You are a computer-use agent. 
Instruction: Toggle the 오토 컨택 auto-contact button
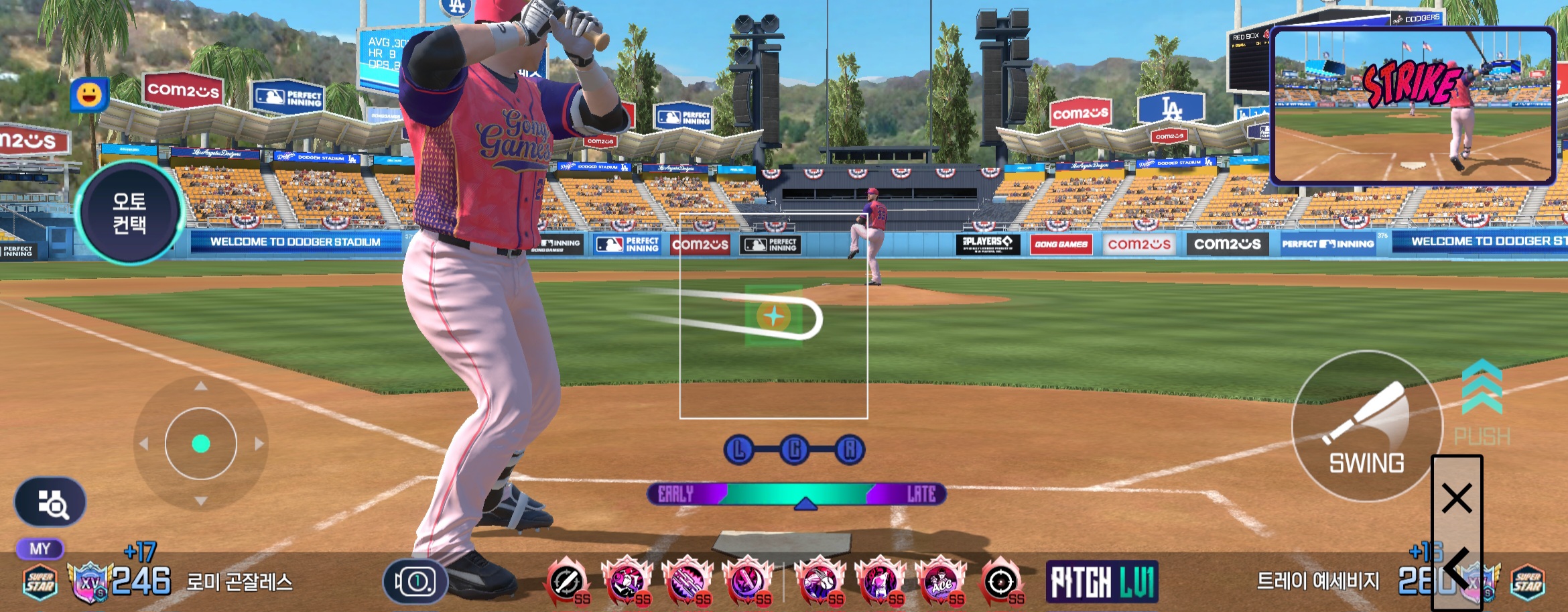[129, 212]
